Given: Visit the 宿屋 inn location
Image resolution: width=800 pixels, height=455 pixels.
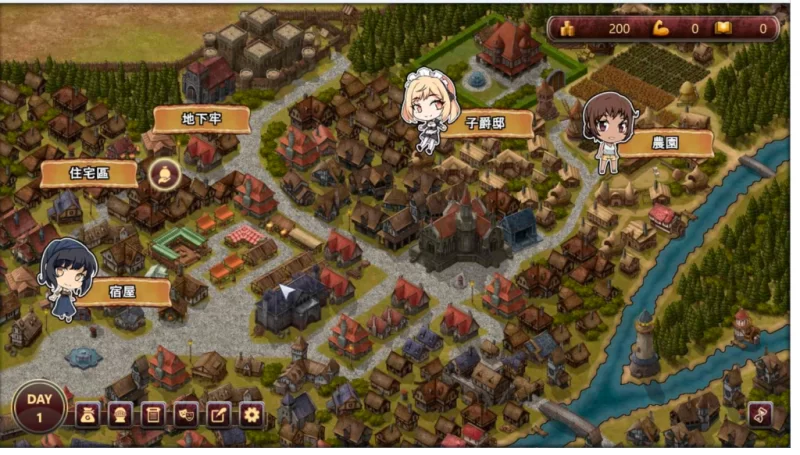Looking at the screenshot, I should pos(124,292).
